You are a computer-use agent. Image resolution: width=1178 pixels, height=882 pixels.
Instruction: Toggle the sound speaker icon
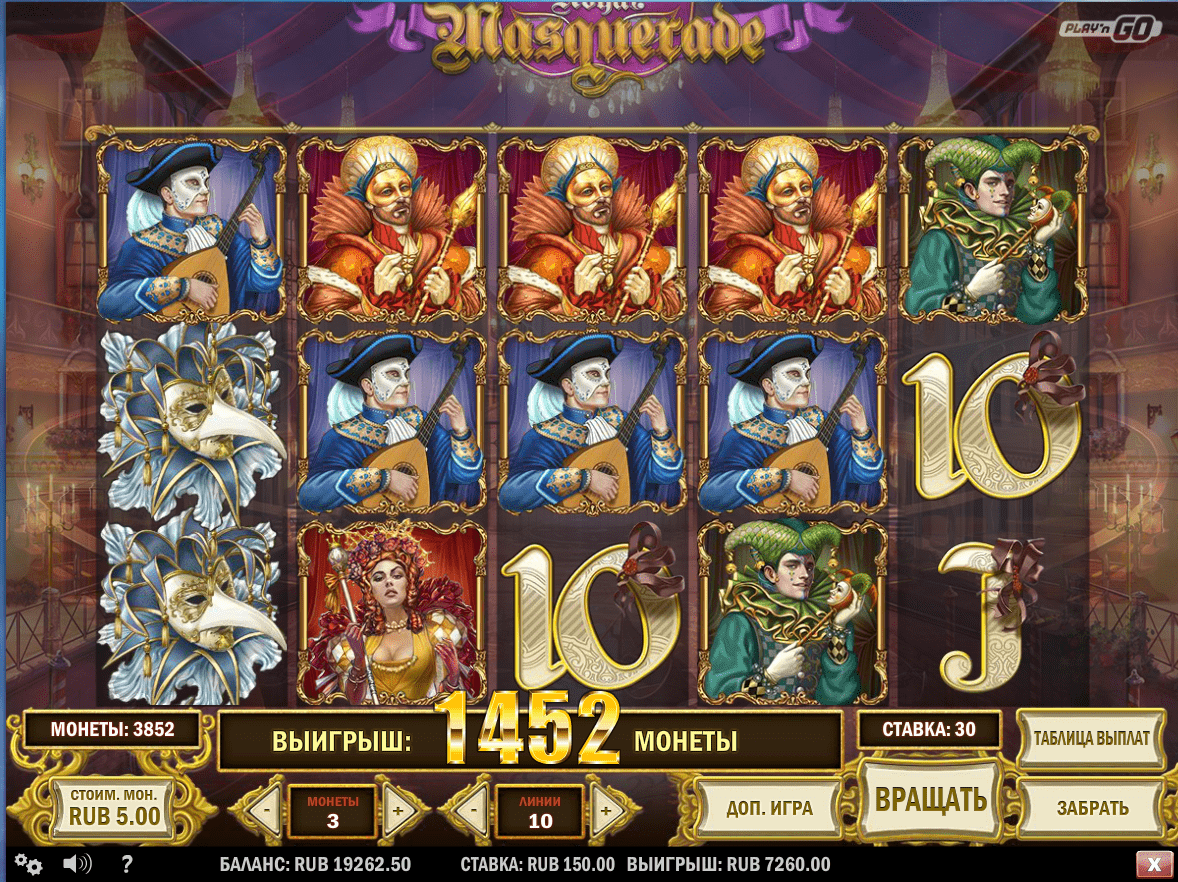pos(77,864)
